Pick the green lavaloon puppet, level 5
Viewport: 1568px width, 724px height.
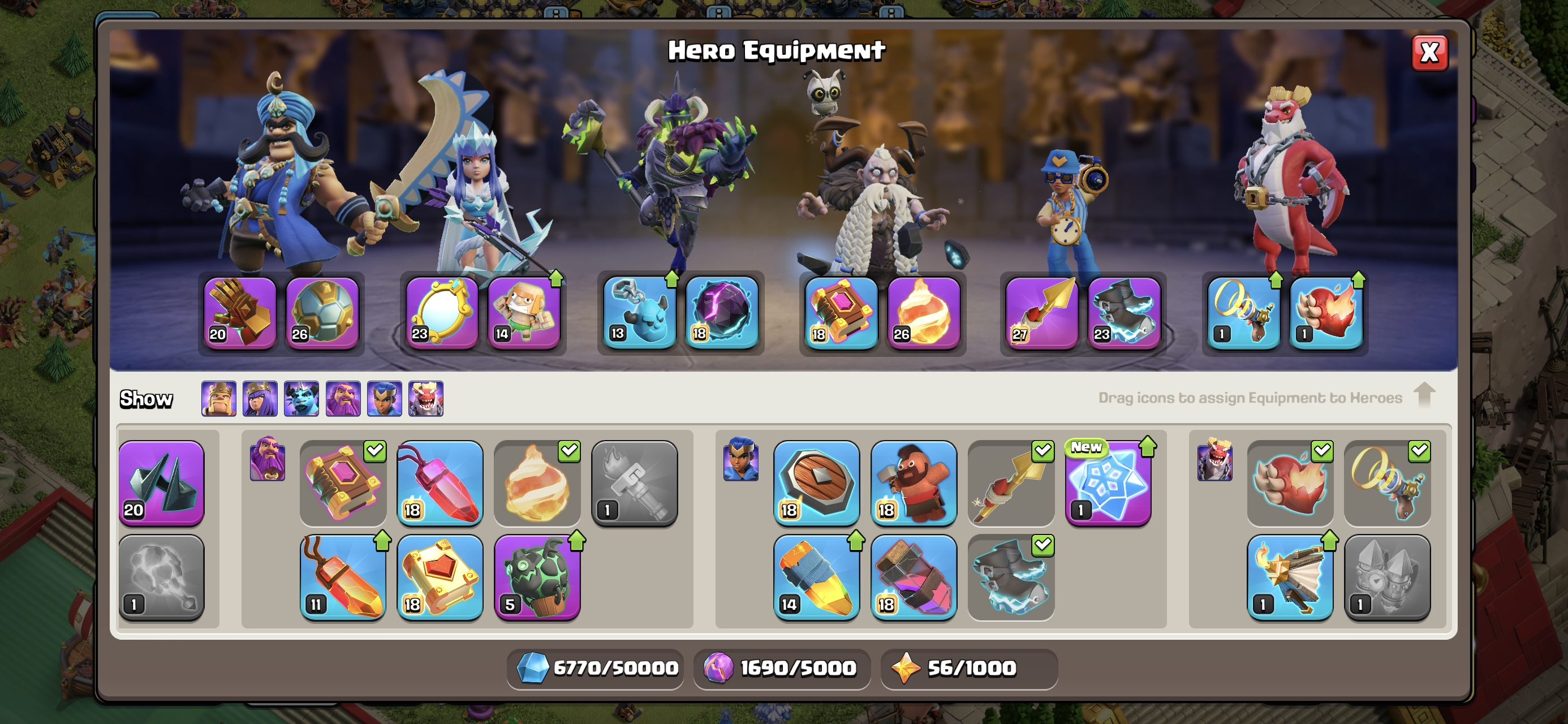coord(537,578)
